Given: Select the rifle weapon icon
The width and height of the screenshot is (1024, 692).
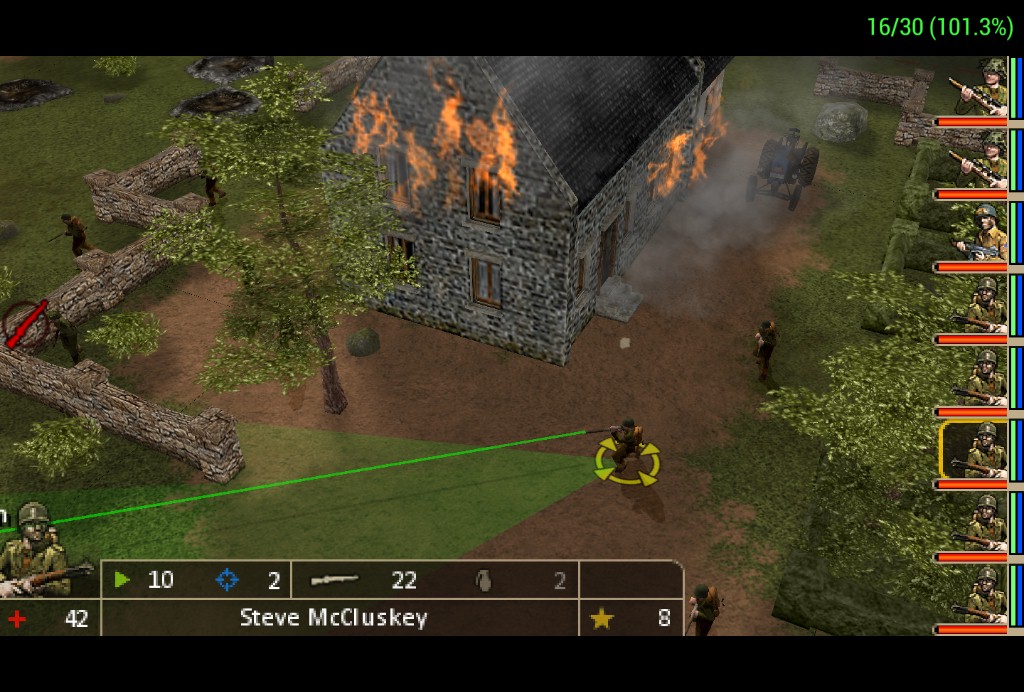Looking at the screenshot, I should [334, 580].
